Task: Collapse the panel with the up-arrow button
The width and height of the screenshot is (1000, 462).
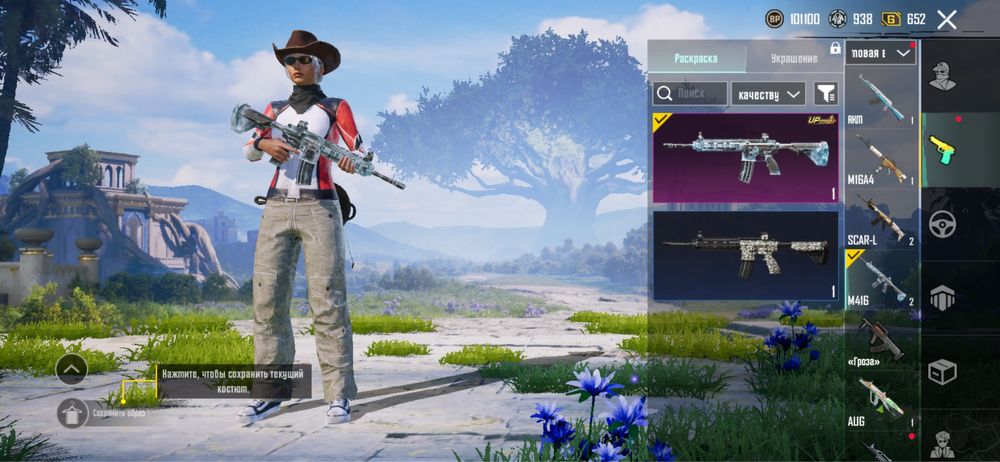Action: point(72,369)
